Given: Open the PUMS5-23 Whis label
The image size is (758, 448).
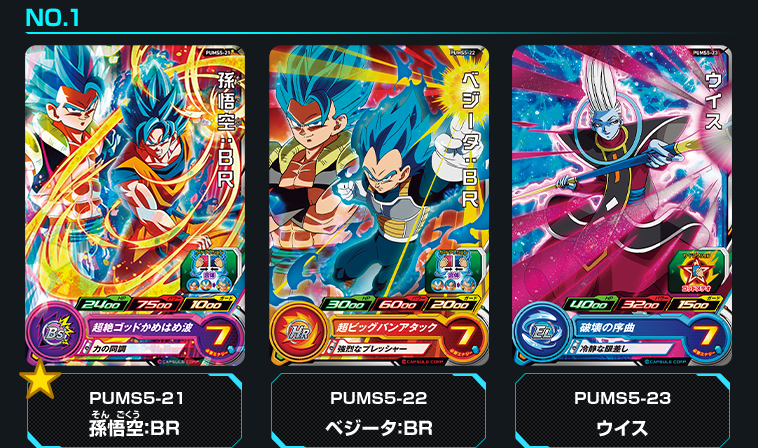Looking at the screenshot, I should [x=621, y=410].
